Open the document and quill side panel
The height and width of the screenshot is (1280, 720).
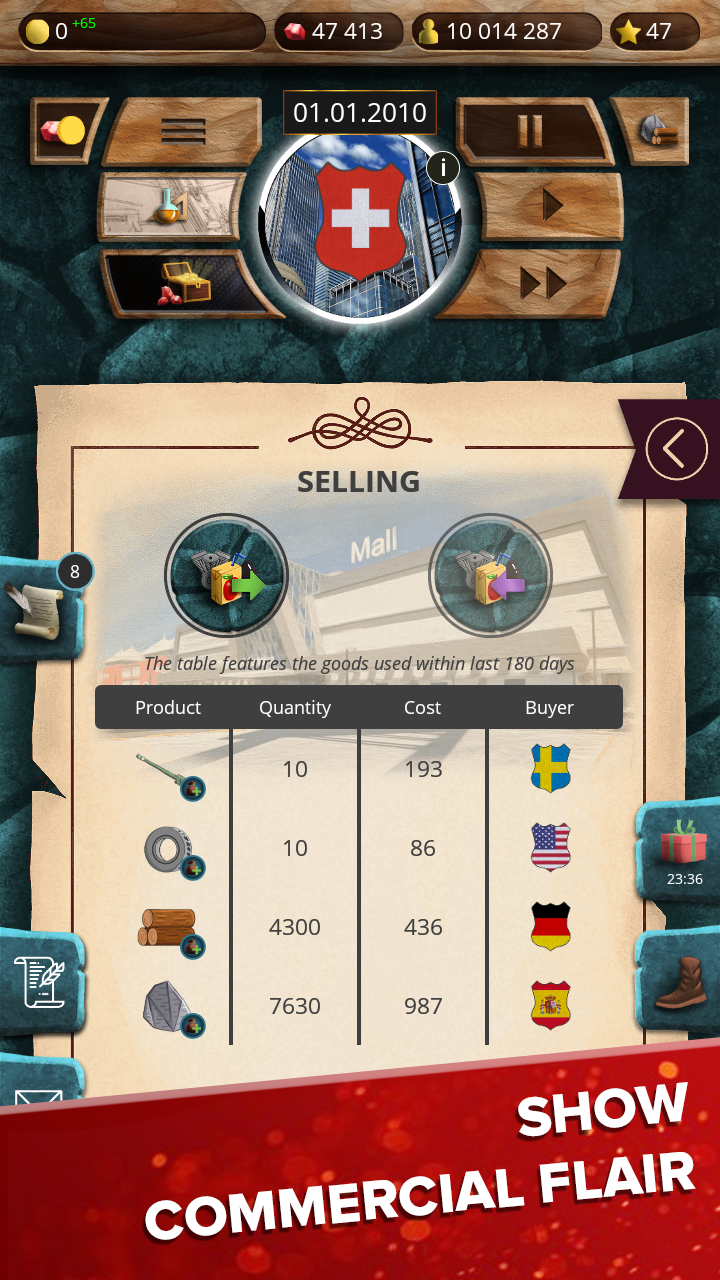[x=38, y=982]
